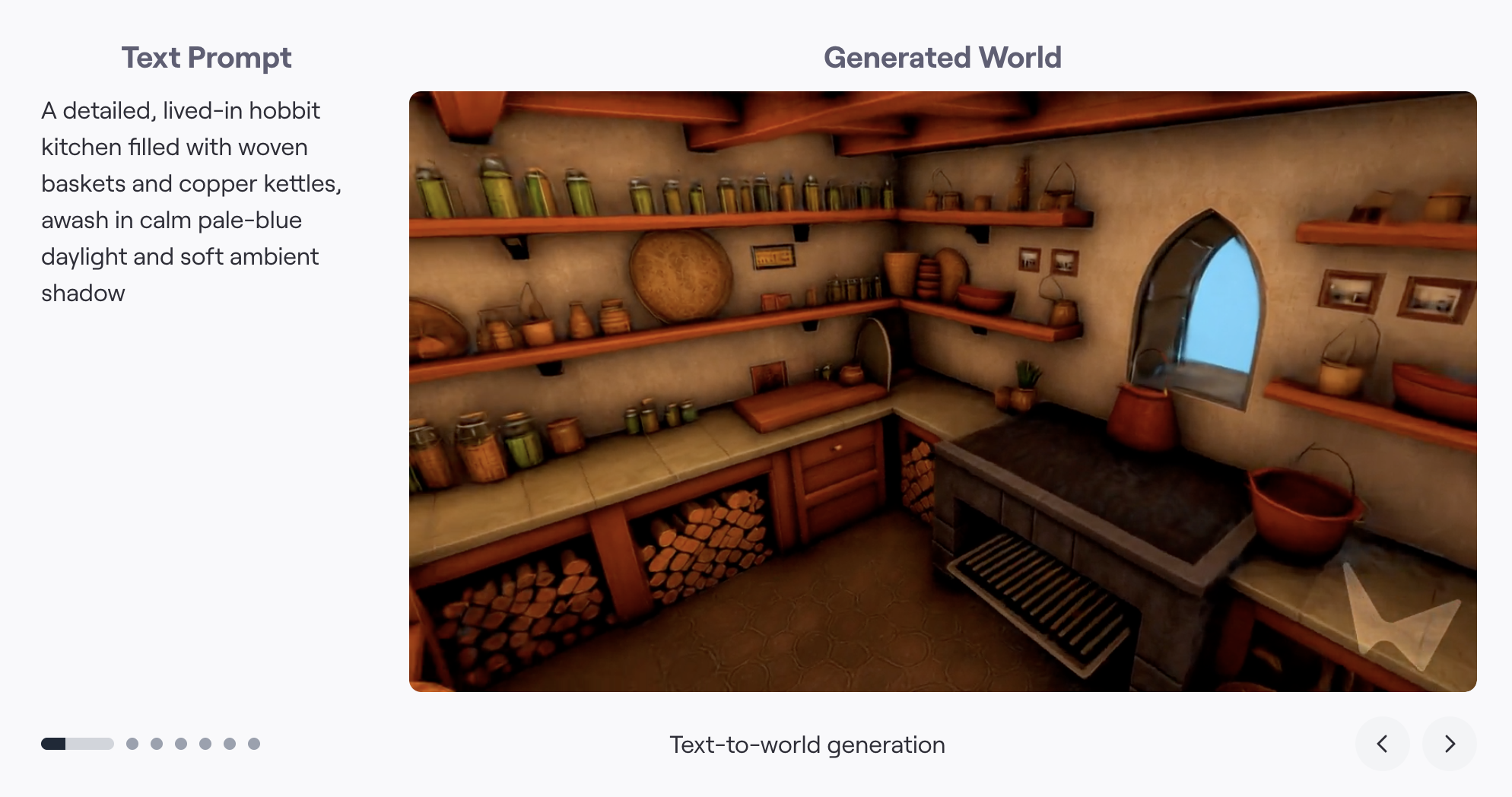Click the third carousel dot
The width and height of the screenshot is (1512, 797).
(156, 744)
